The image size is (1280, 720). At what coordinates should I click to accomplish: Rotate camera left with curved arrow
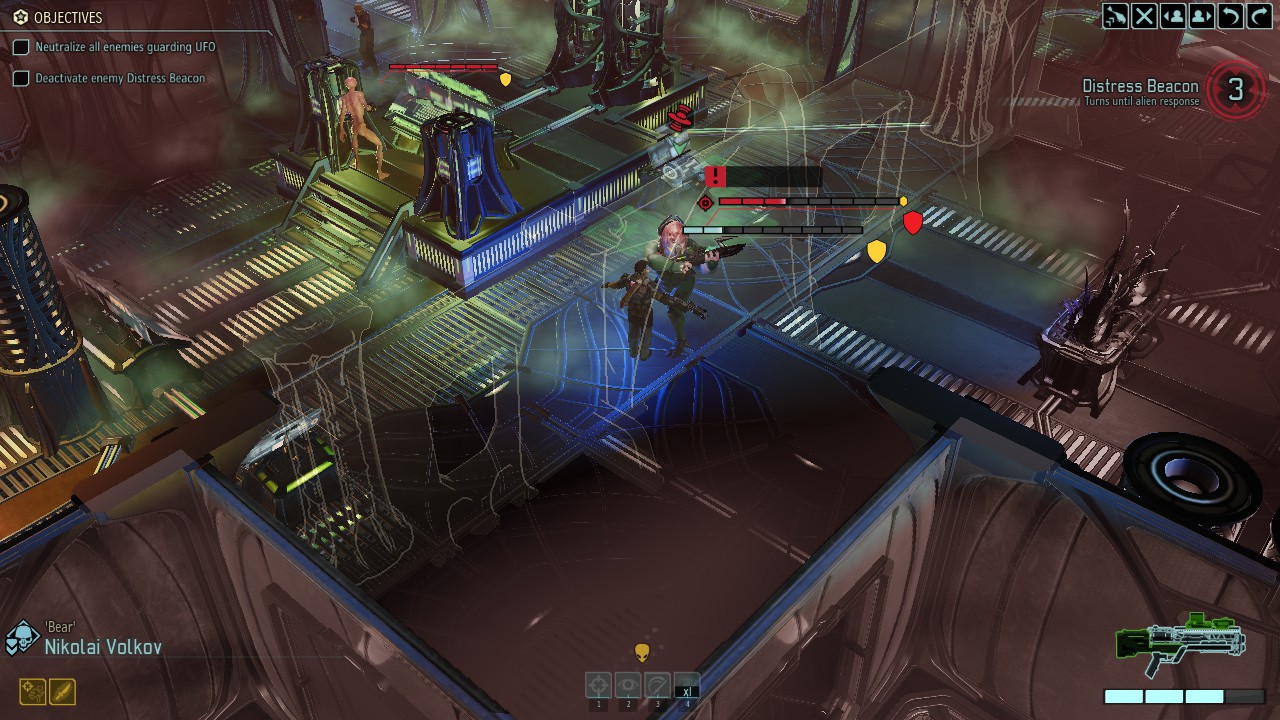(1230, 15)
